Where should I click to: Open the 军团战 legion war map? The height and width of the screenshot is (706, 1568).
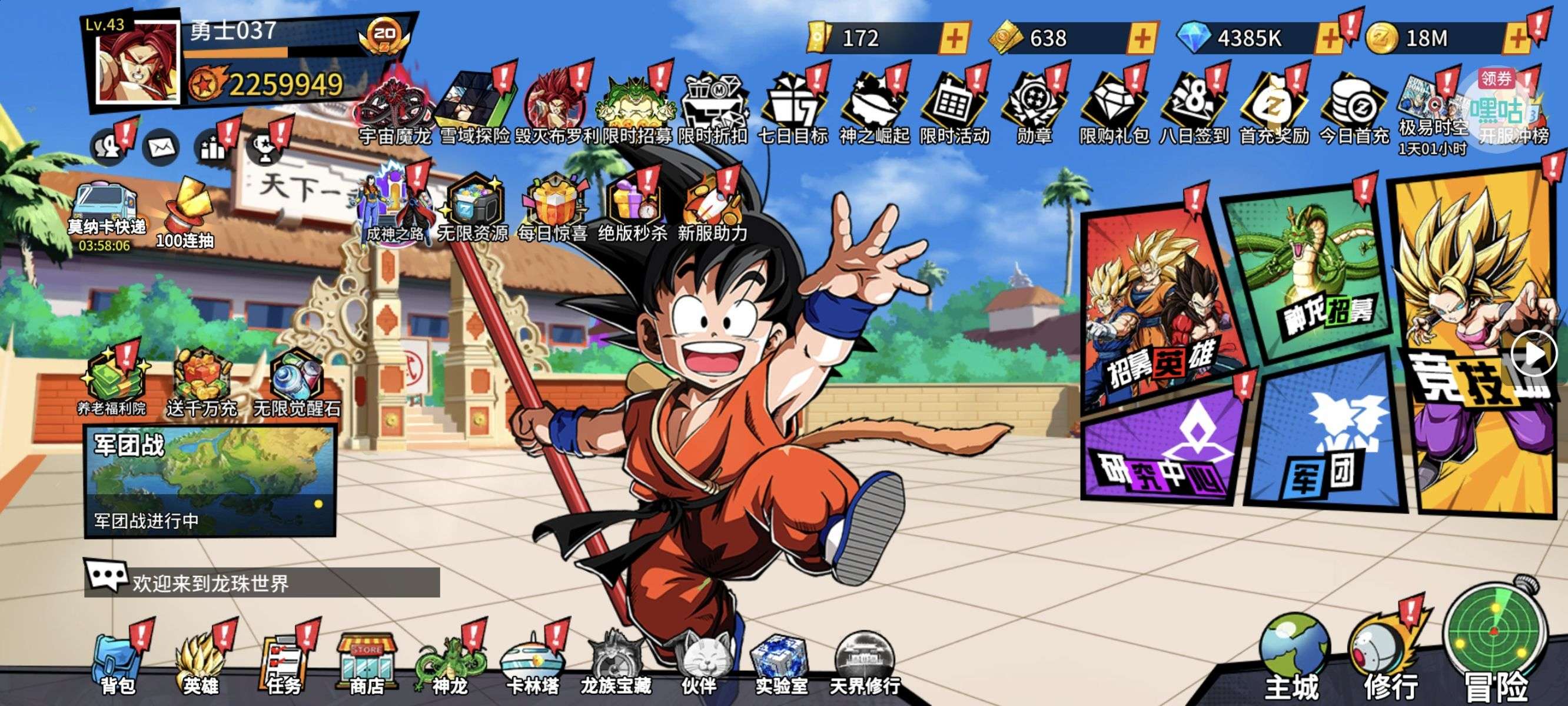click(210, 481)
